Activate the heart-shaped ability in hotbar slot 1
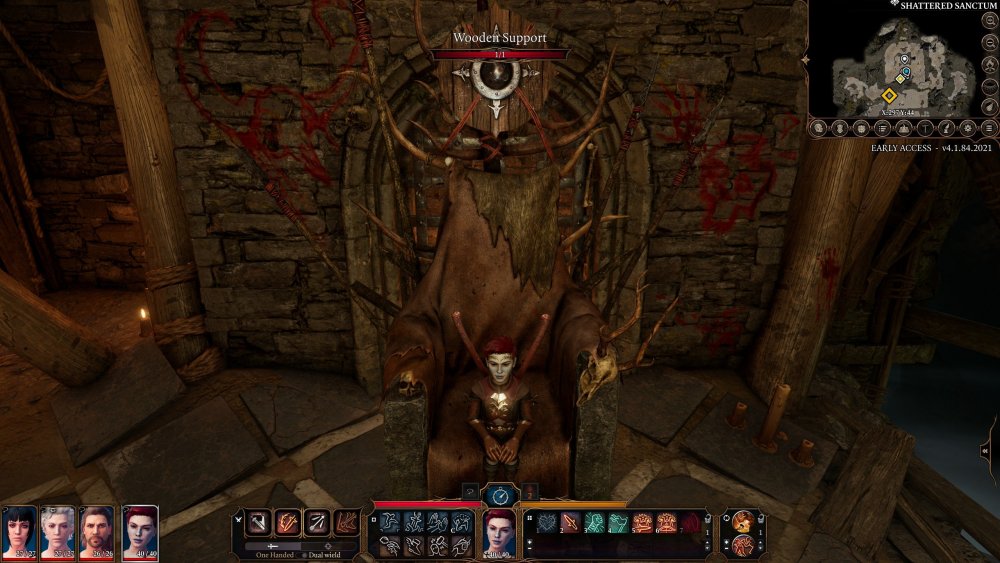The width and height of the screenshot is (1000, 563). pyautogui.click(x=546, y=522)
